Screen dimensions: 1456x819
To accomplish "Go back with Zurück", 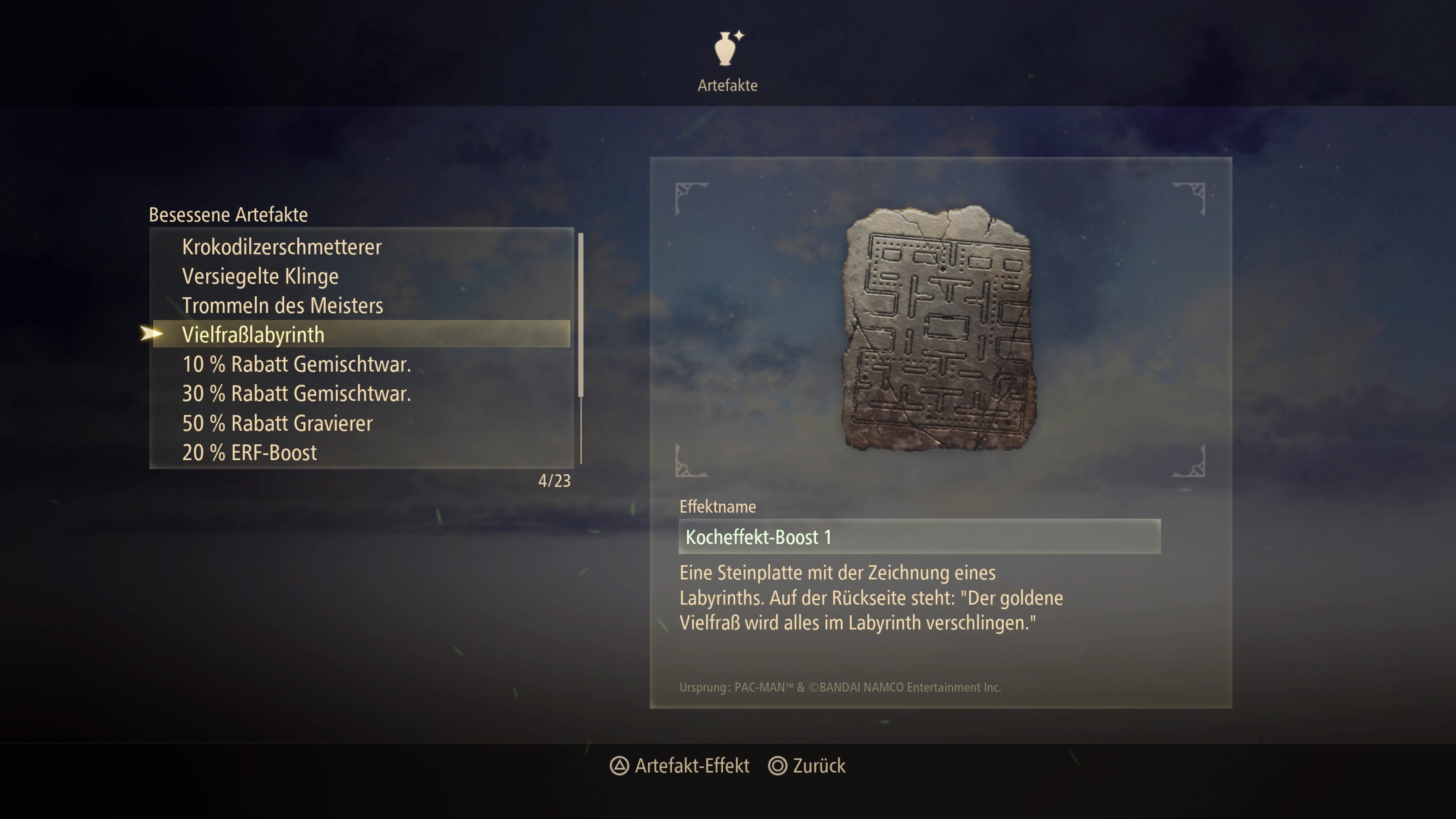I will tap(807, 766).
